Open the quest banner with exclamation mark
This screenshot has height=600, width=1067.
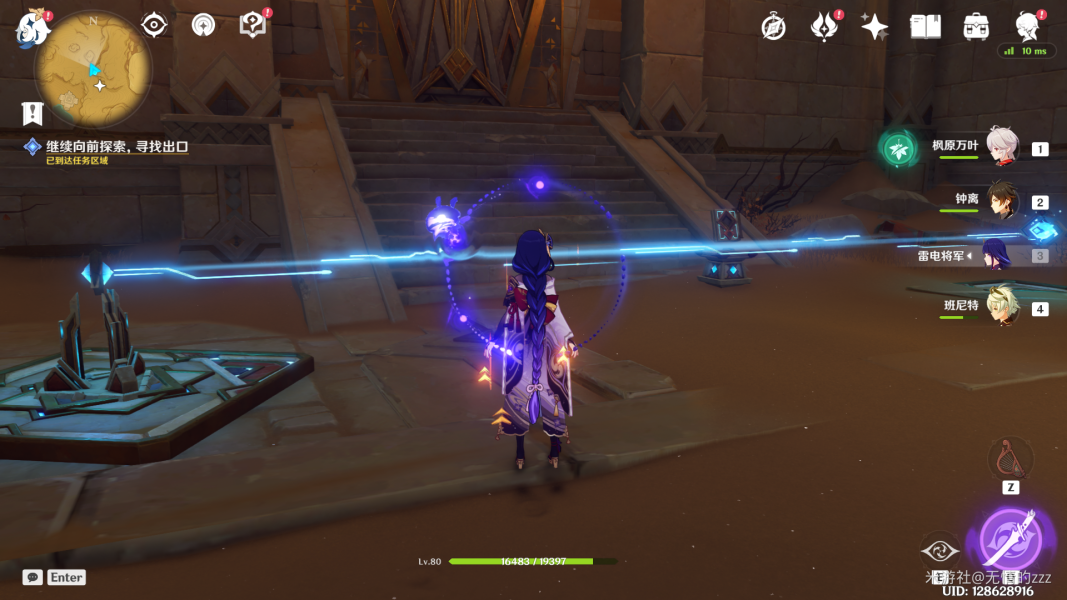[33, 112]
